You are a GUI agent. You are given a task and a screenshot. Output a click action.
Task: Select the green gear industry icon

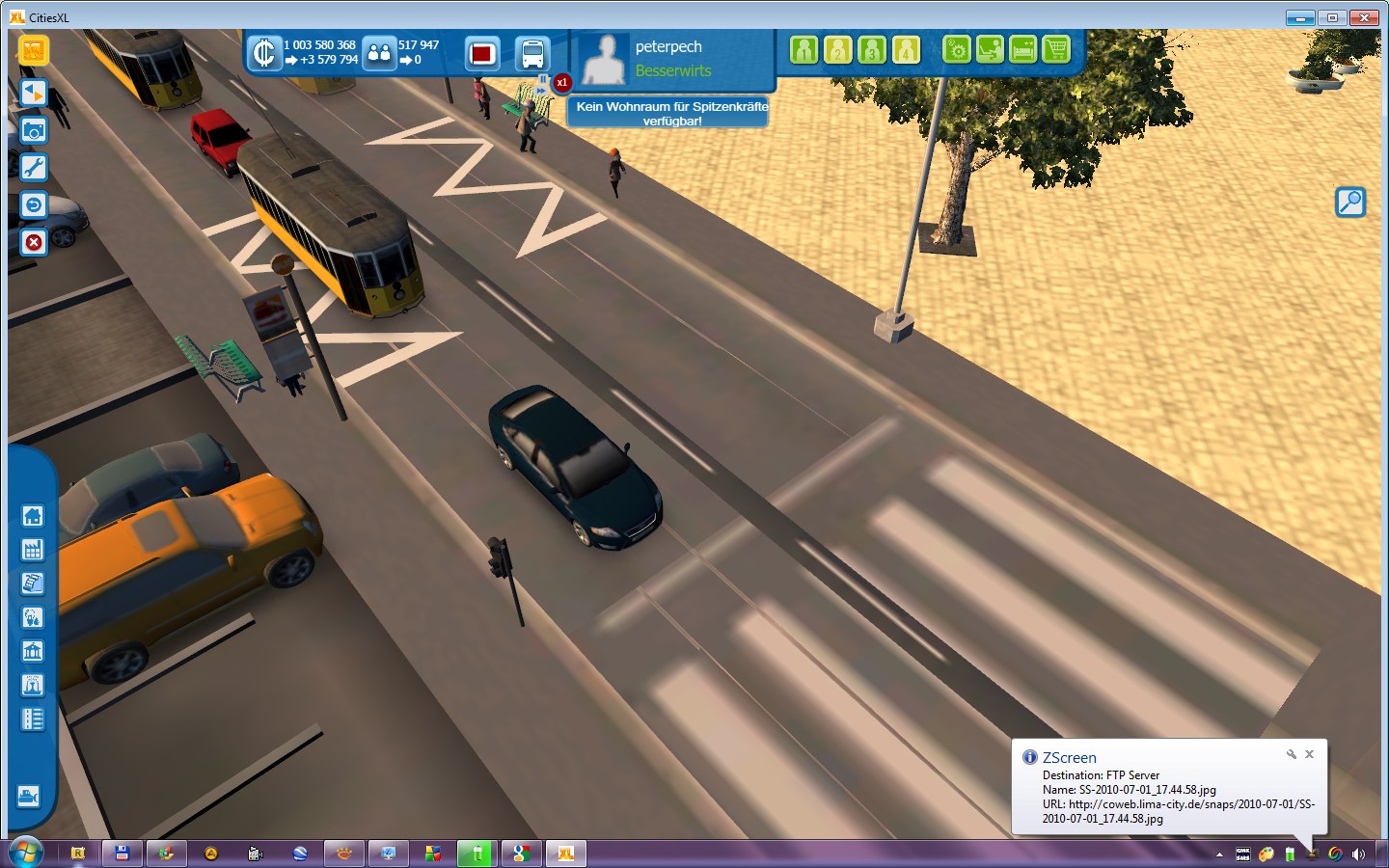956,49
